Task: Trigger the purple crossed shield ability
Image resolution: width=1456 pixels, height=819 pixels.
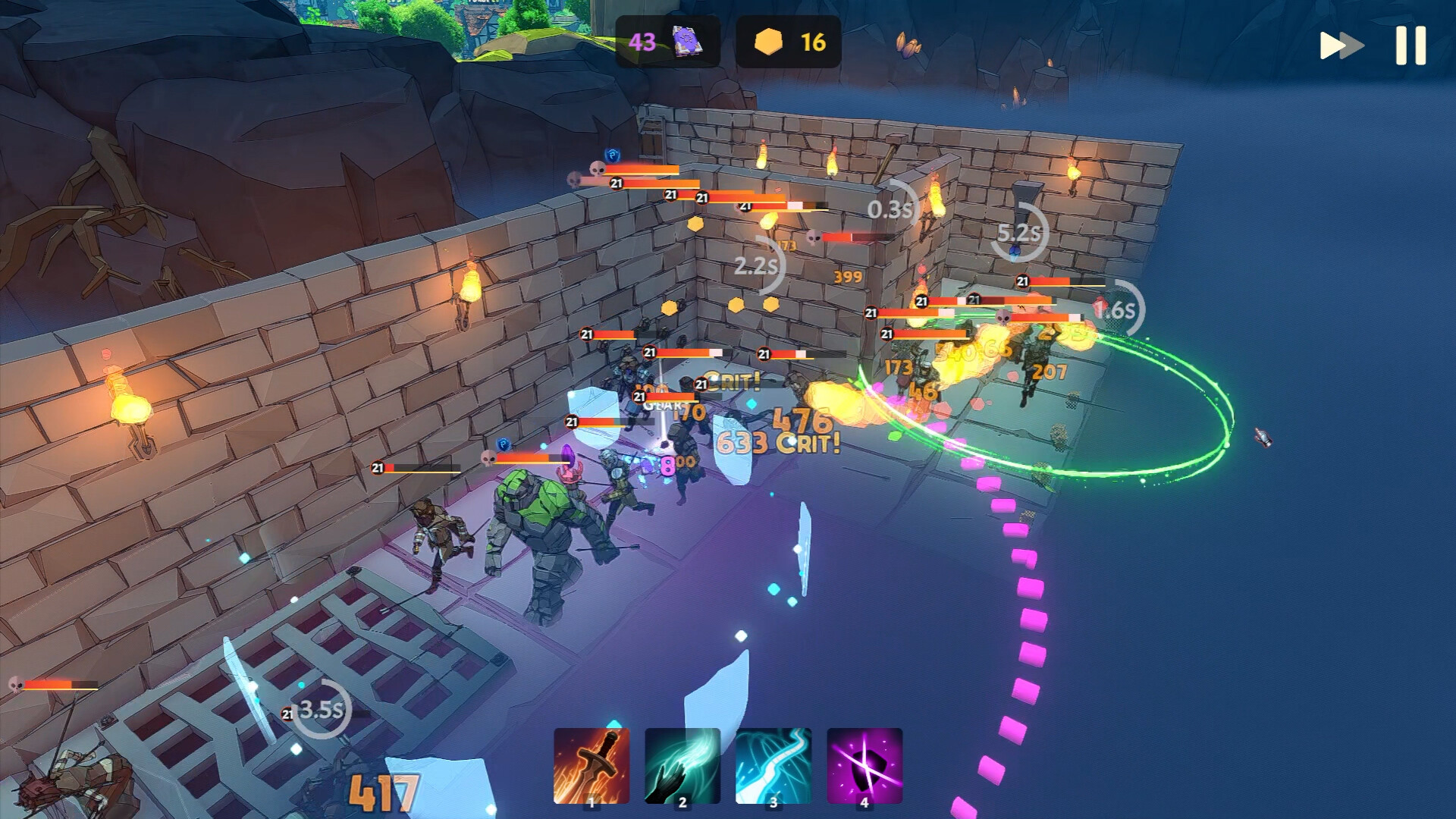Action: tap(864, 766)
